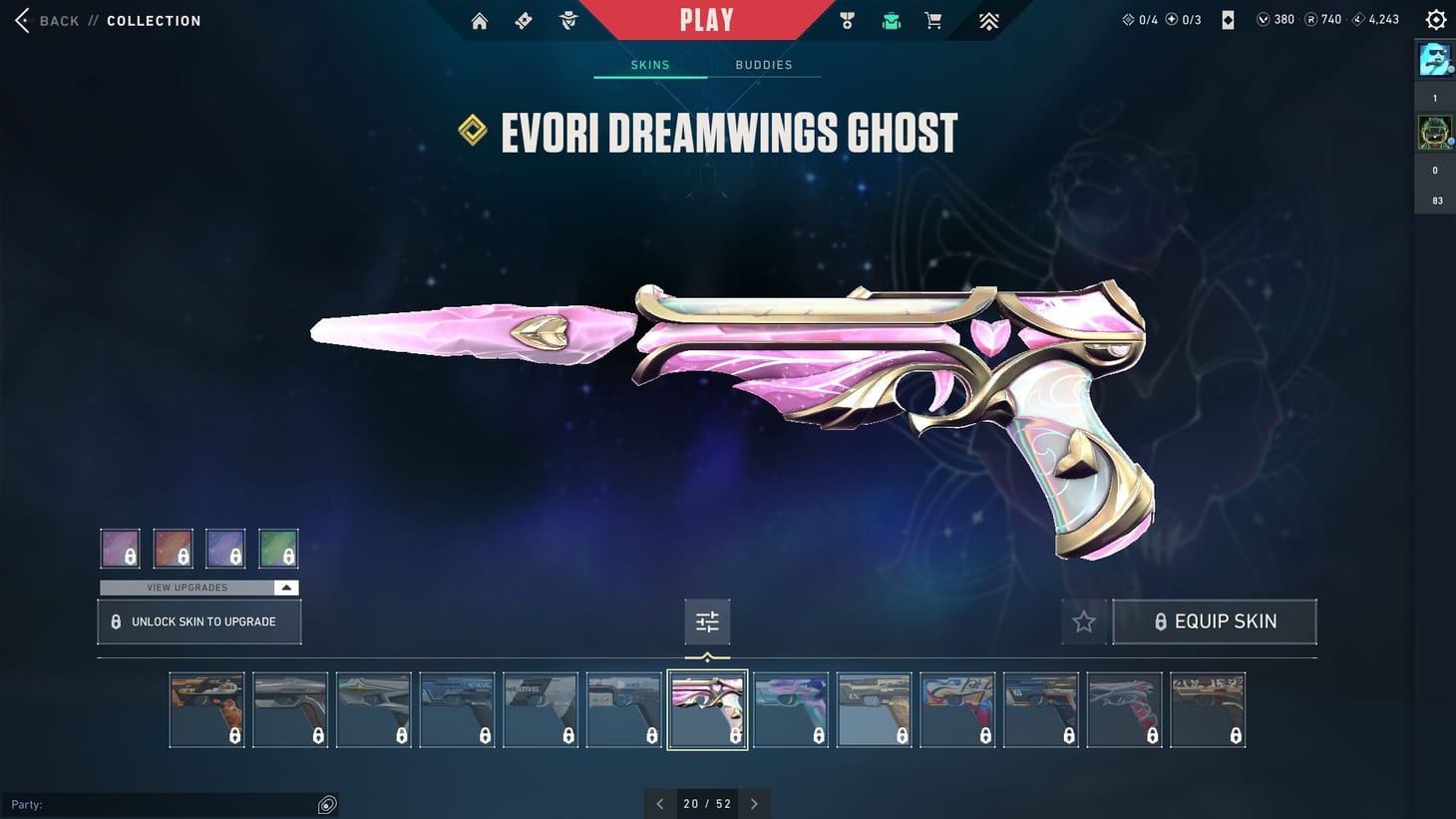Select the green Dreamwings variant swatch
Viewport: 1456px width, 819px height.
pyautogui.click(x=278, y=547)
